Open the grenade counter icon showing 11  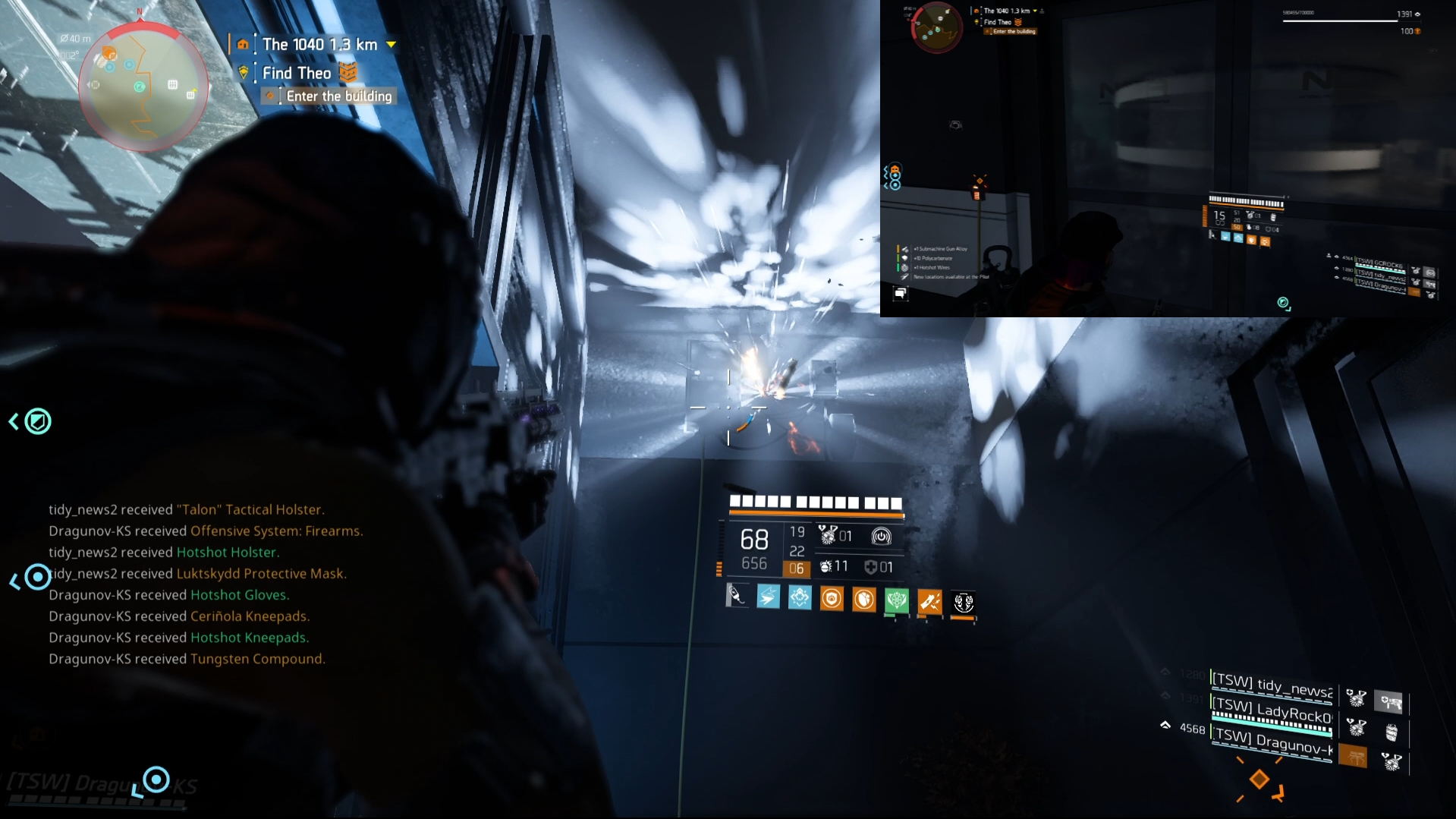[825, 567]
